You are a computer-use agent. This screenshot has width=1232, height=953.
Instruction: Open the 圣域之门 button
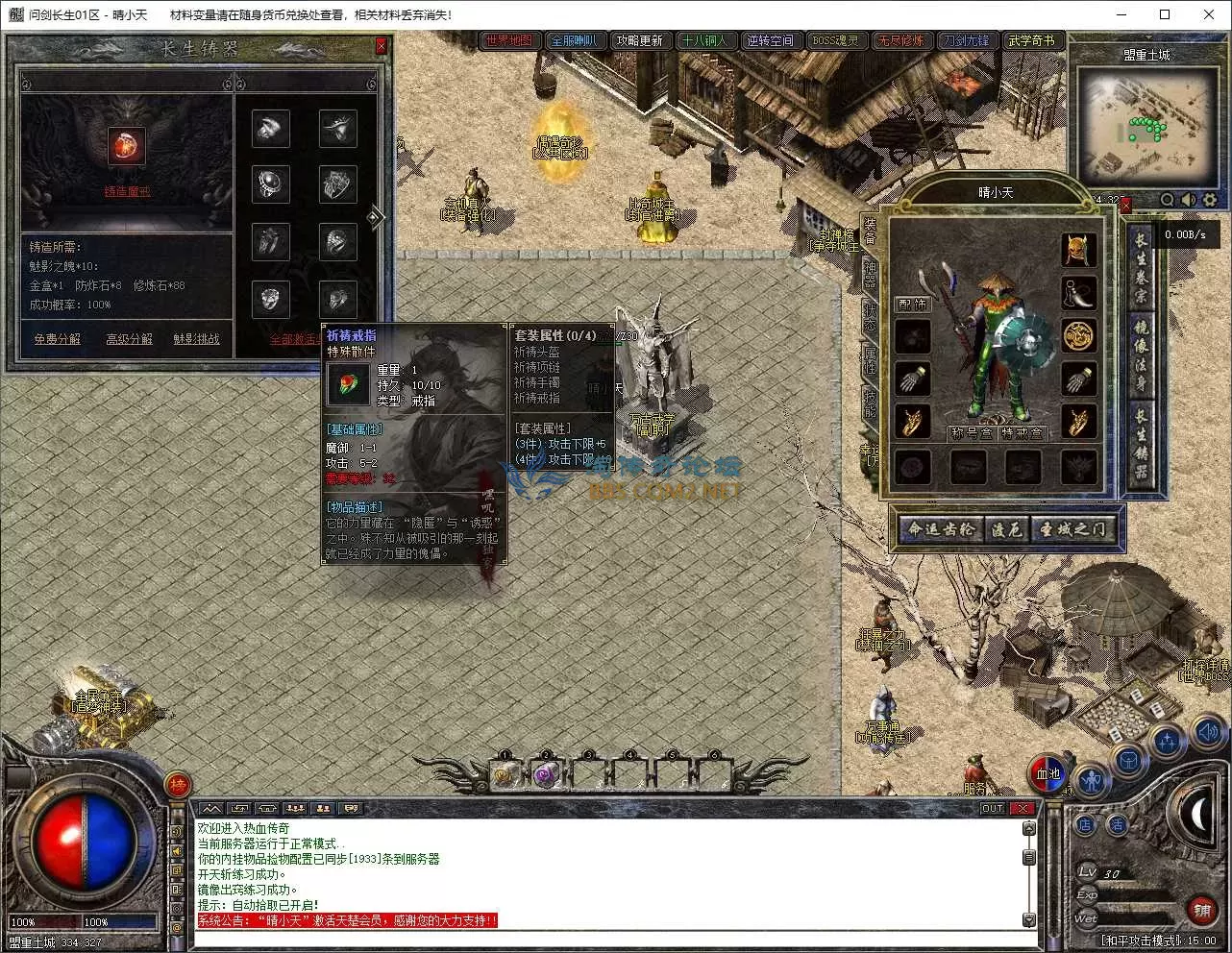pos(1072,529)
